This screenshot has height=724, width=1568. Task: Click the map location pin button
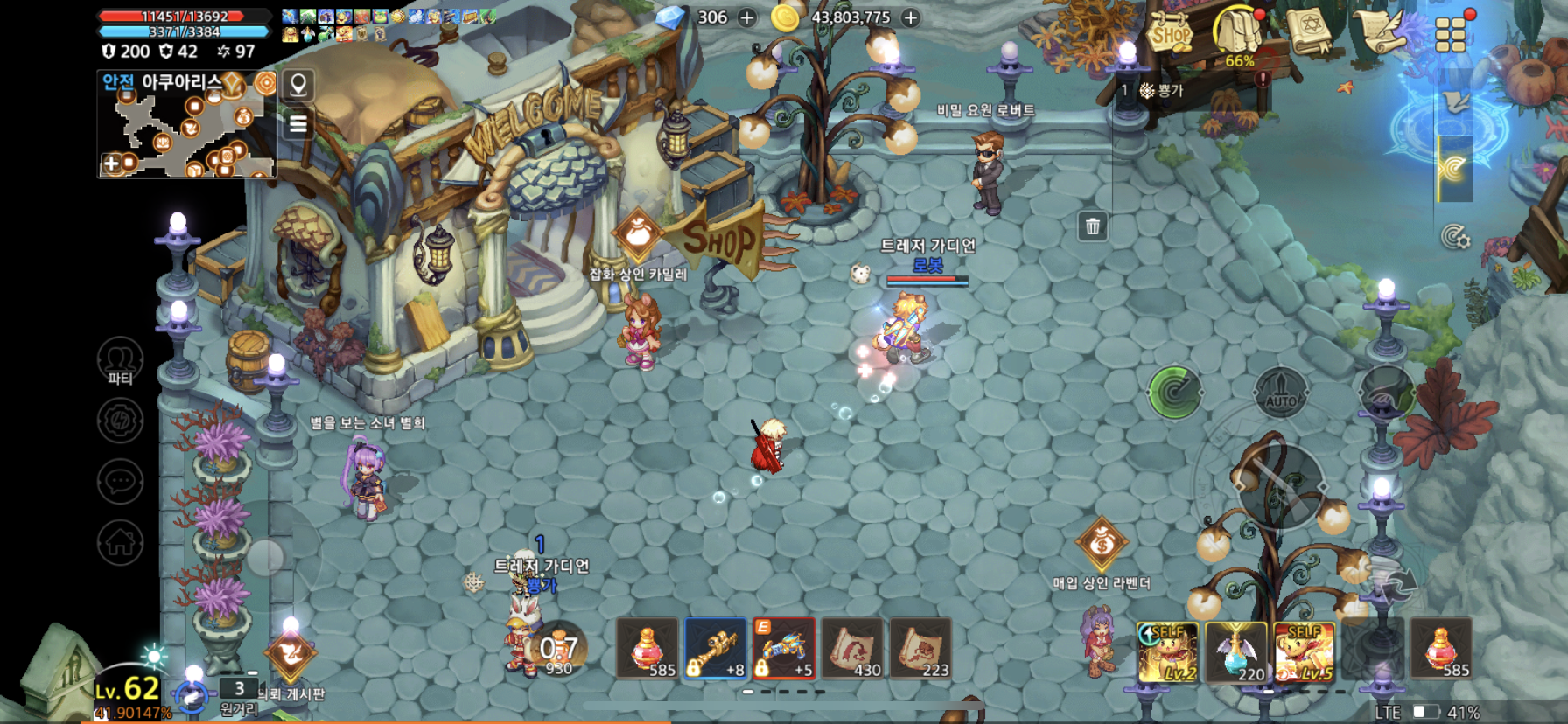(298, 85)
